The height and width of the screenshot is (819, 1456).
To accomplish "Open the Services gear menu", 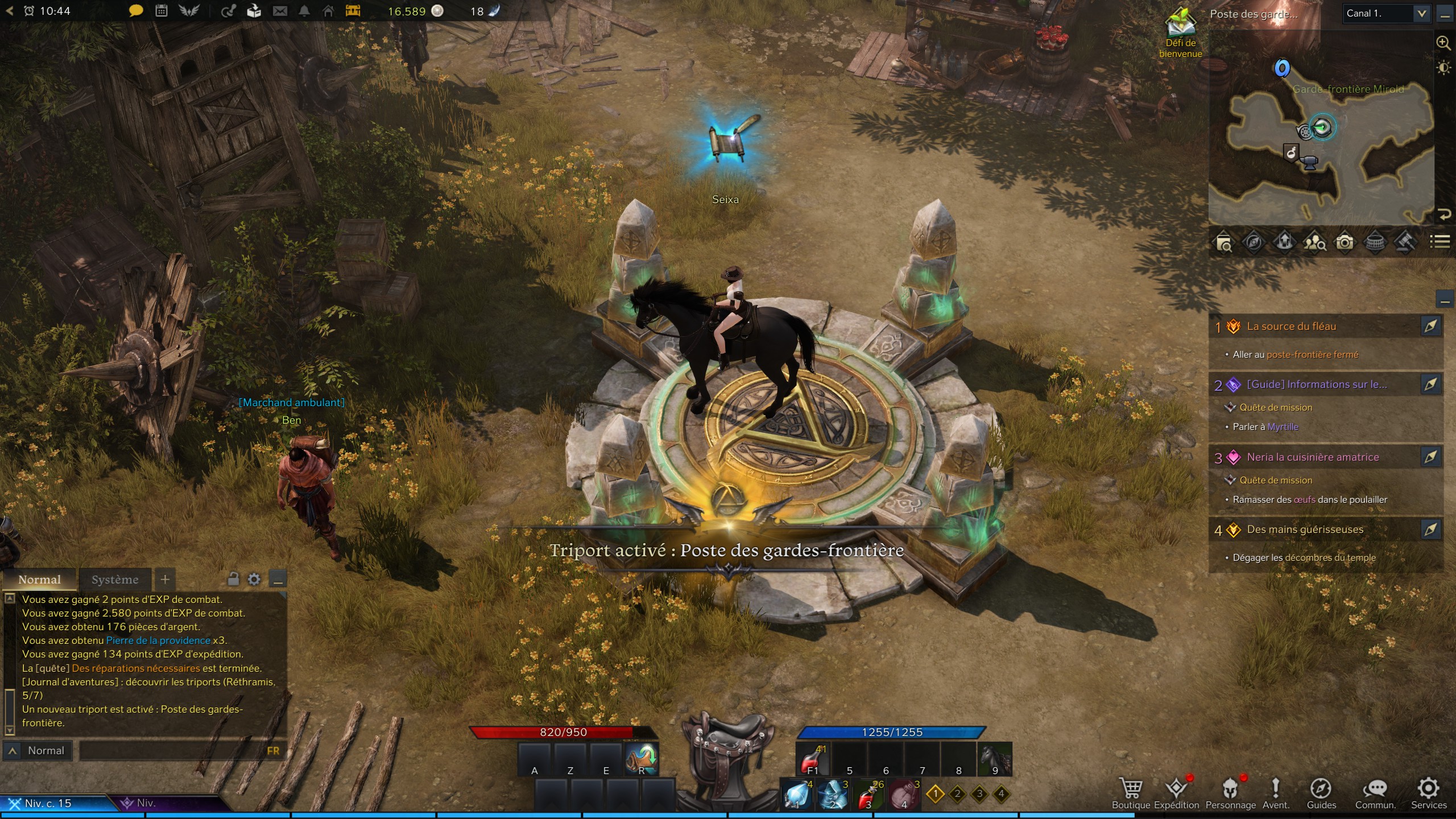I will [x=1428, y=792].
